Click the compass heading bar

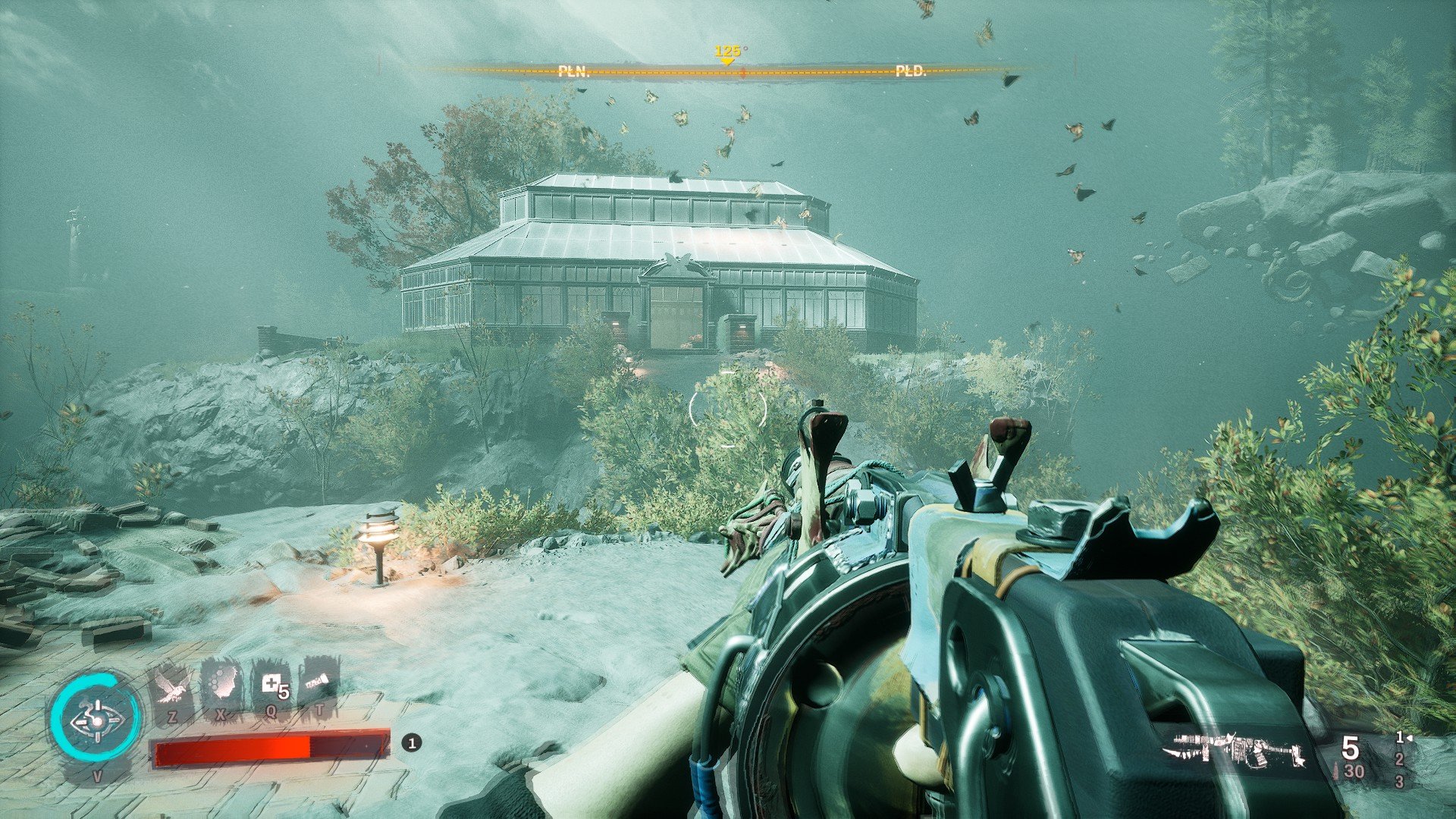(x=726, y=71)
